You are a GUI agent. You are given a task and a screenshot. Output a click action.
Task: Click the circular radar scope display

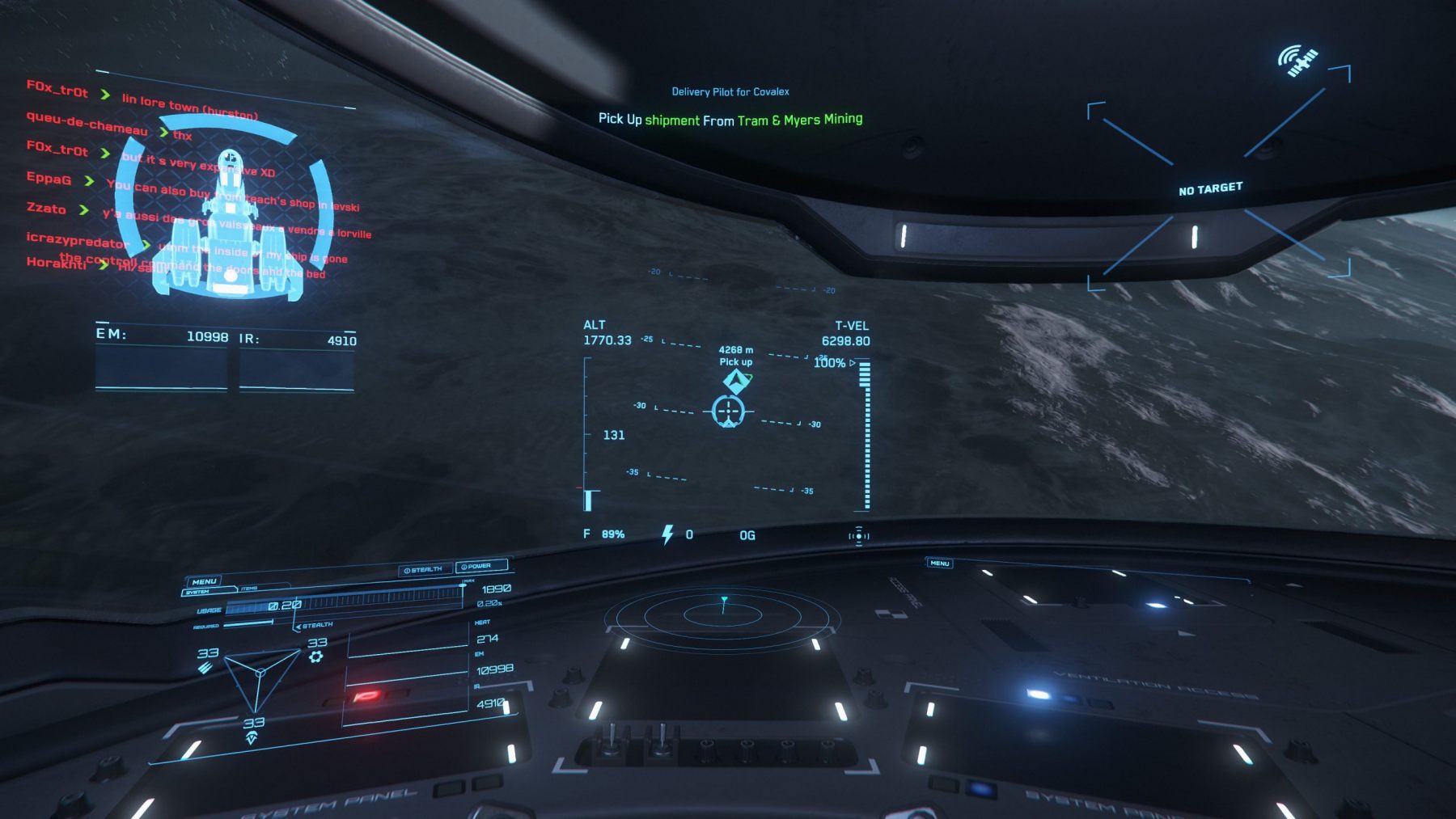[x=723, y=616]
